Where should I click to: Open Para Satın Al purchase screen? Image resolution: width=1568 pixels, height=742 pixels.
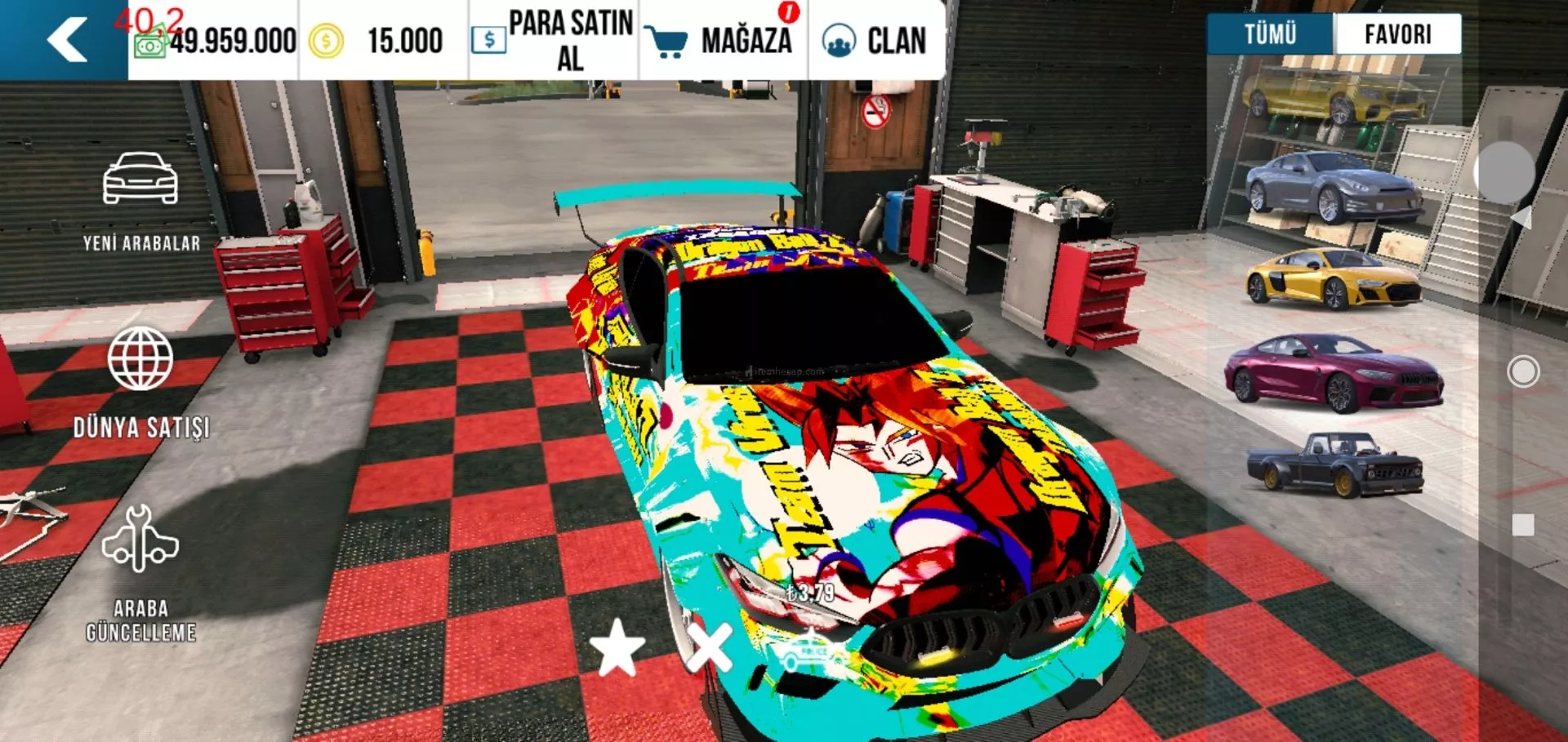553,40
